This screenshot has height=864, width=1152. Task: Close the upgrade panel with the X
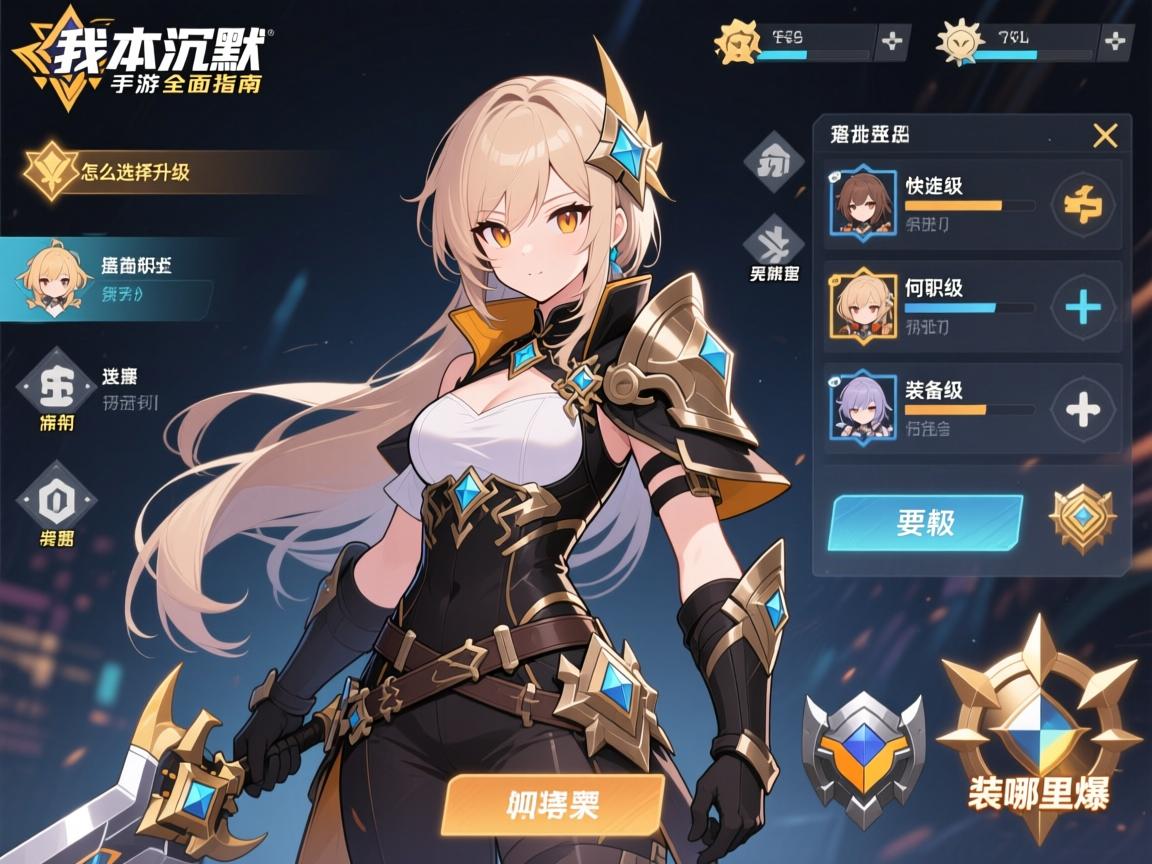[x=1105, y=136]
